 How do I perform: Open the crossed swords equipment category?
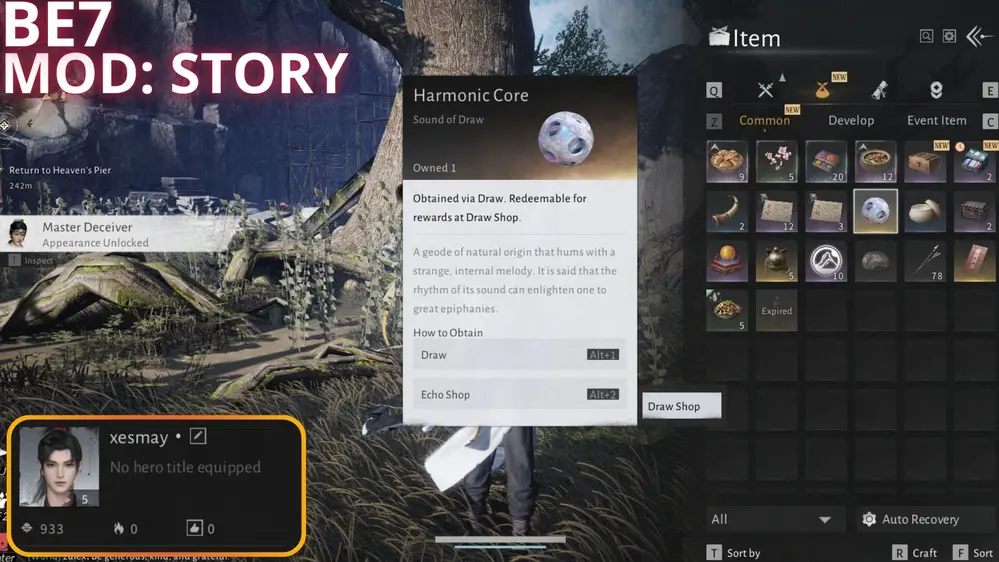pyautogui.click(x=766, y=90)
